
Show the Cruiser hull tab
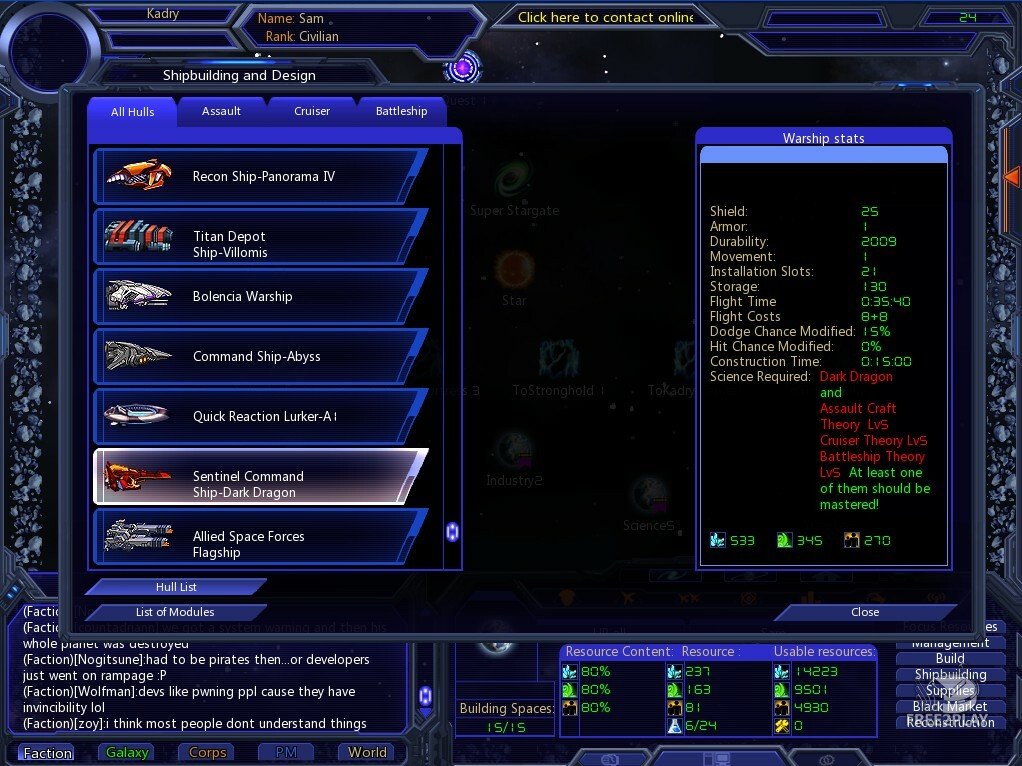(x=312, y=111)
